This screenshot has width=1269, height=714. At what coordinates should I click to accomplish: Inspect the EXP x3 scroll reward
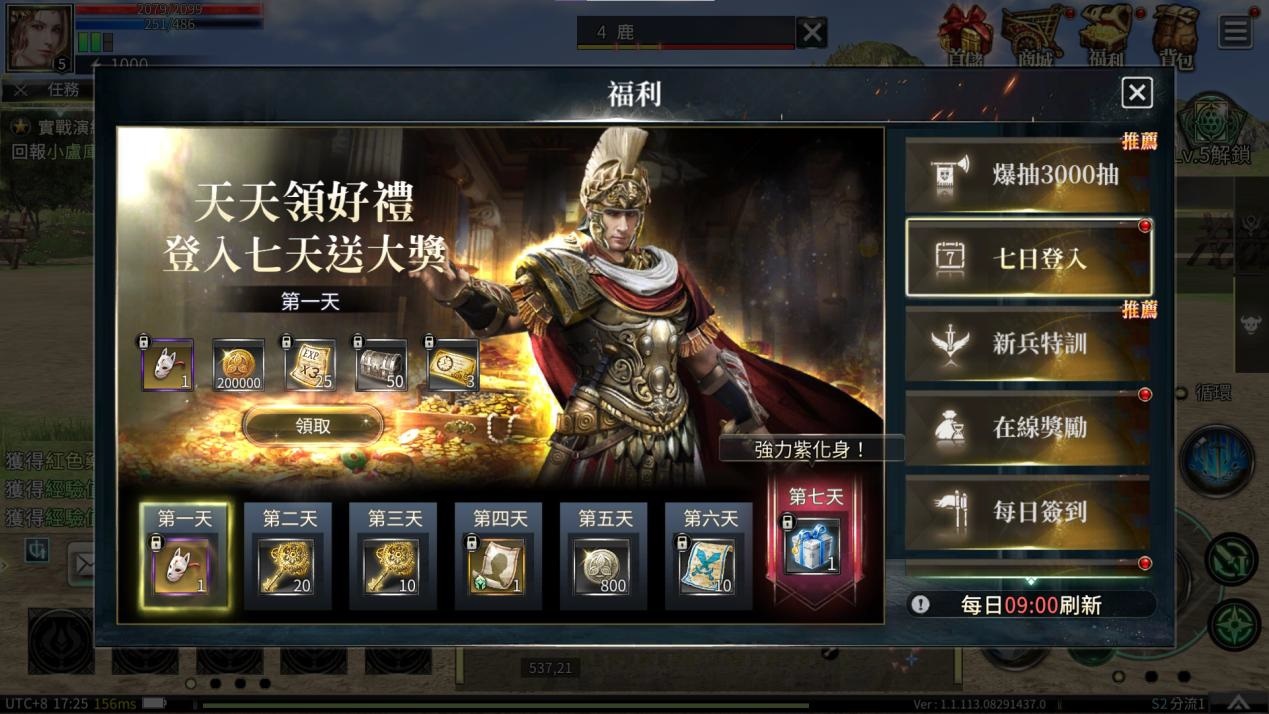pos(309,365)
